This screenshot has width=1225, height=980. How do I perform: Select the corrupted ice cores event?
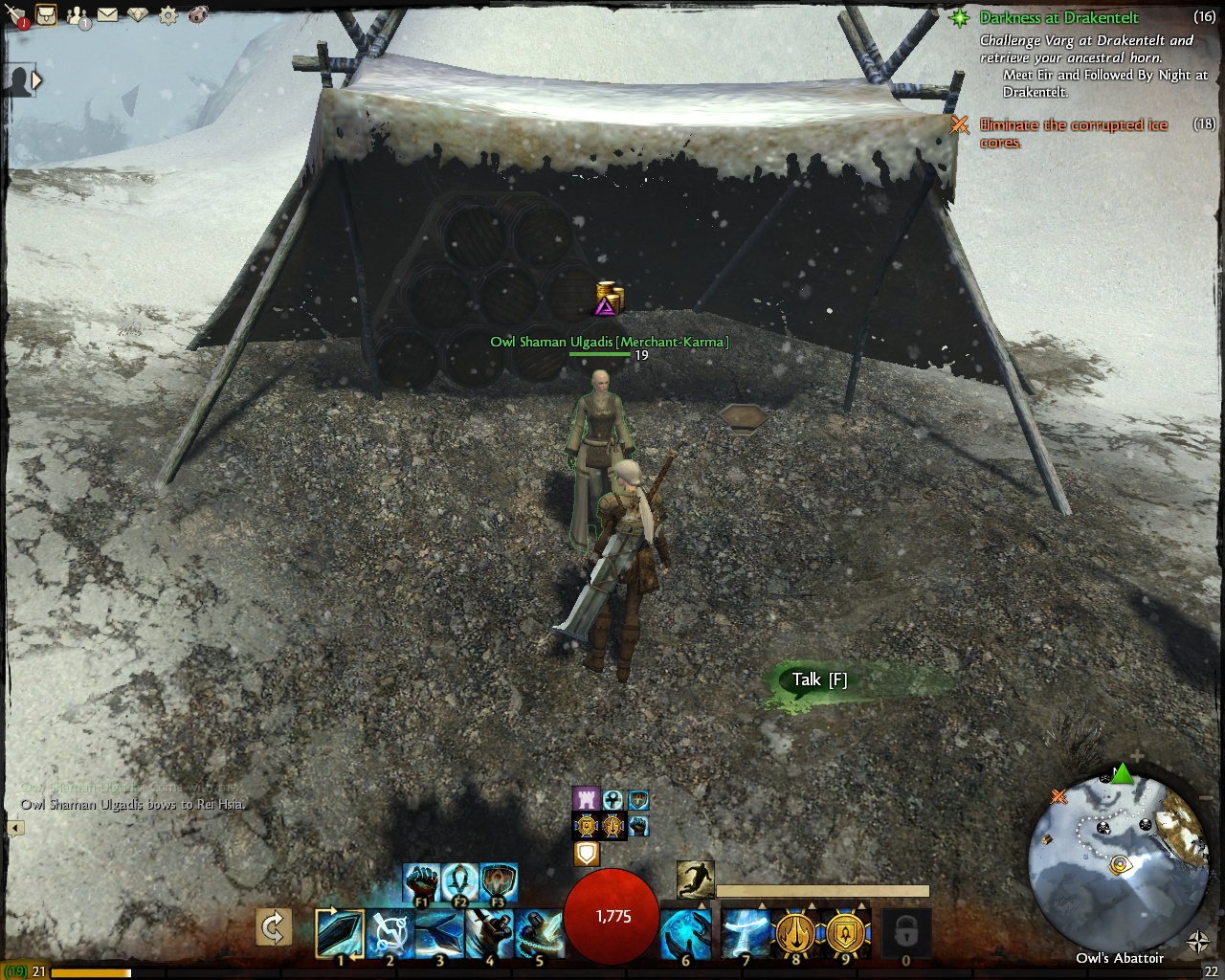point(1073,133)
